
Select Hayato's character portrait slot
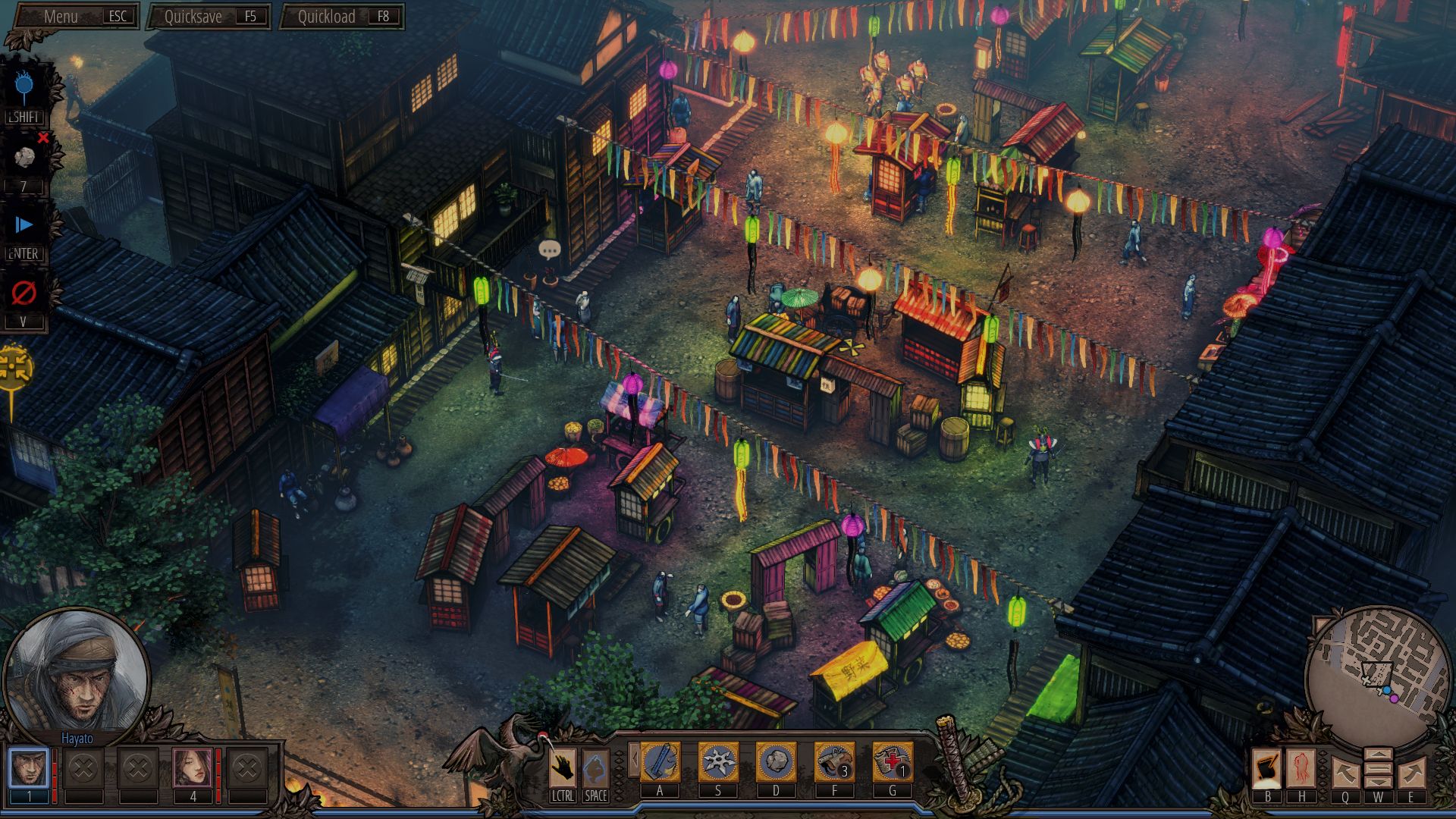[x=29, y=767]
